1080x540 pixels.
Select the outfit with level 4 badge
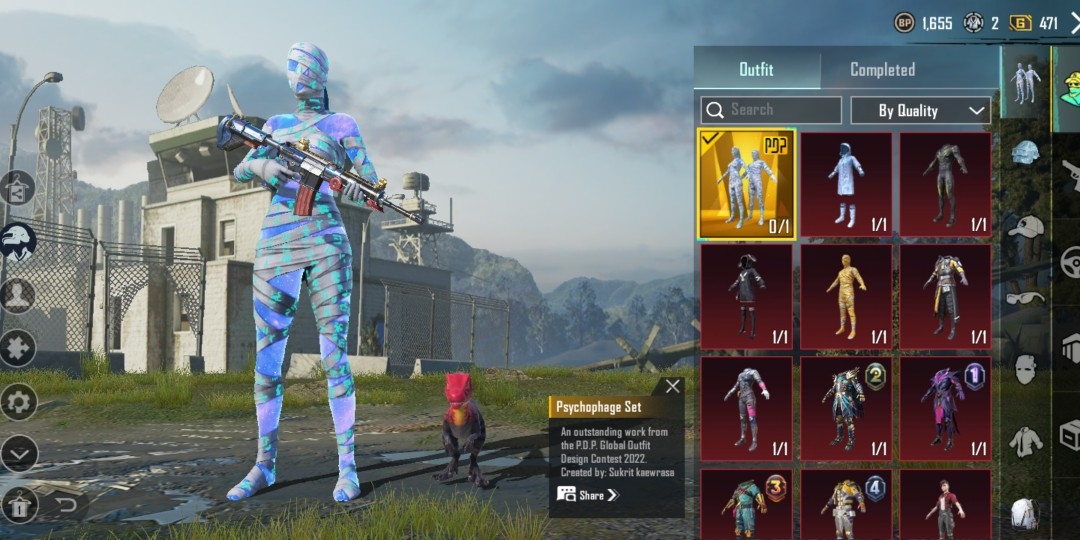tap(846, 505)
